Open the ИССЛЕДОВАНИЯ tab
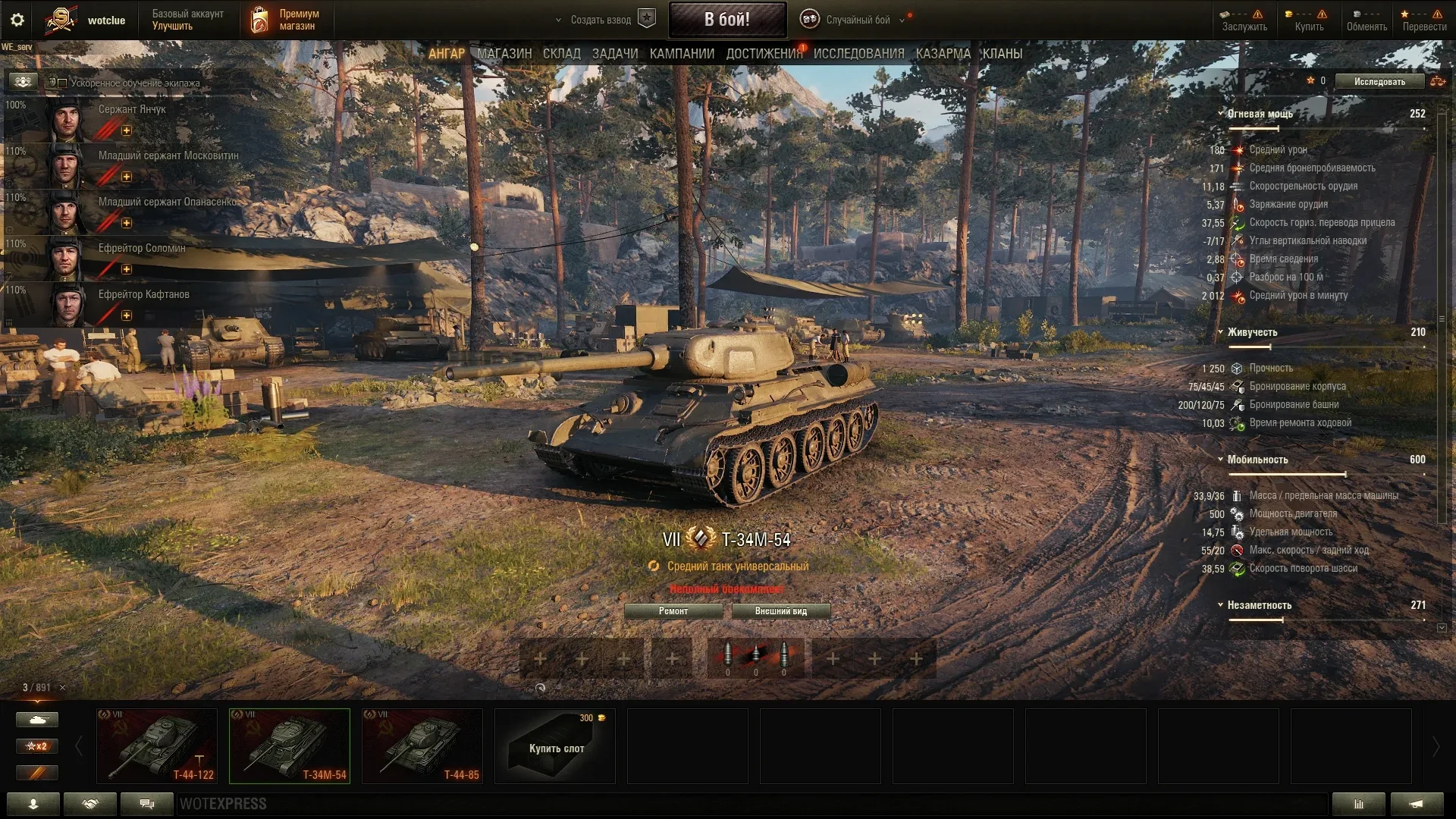1456x819 pixels. coord(858,54)
